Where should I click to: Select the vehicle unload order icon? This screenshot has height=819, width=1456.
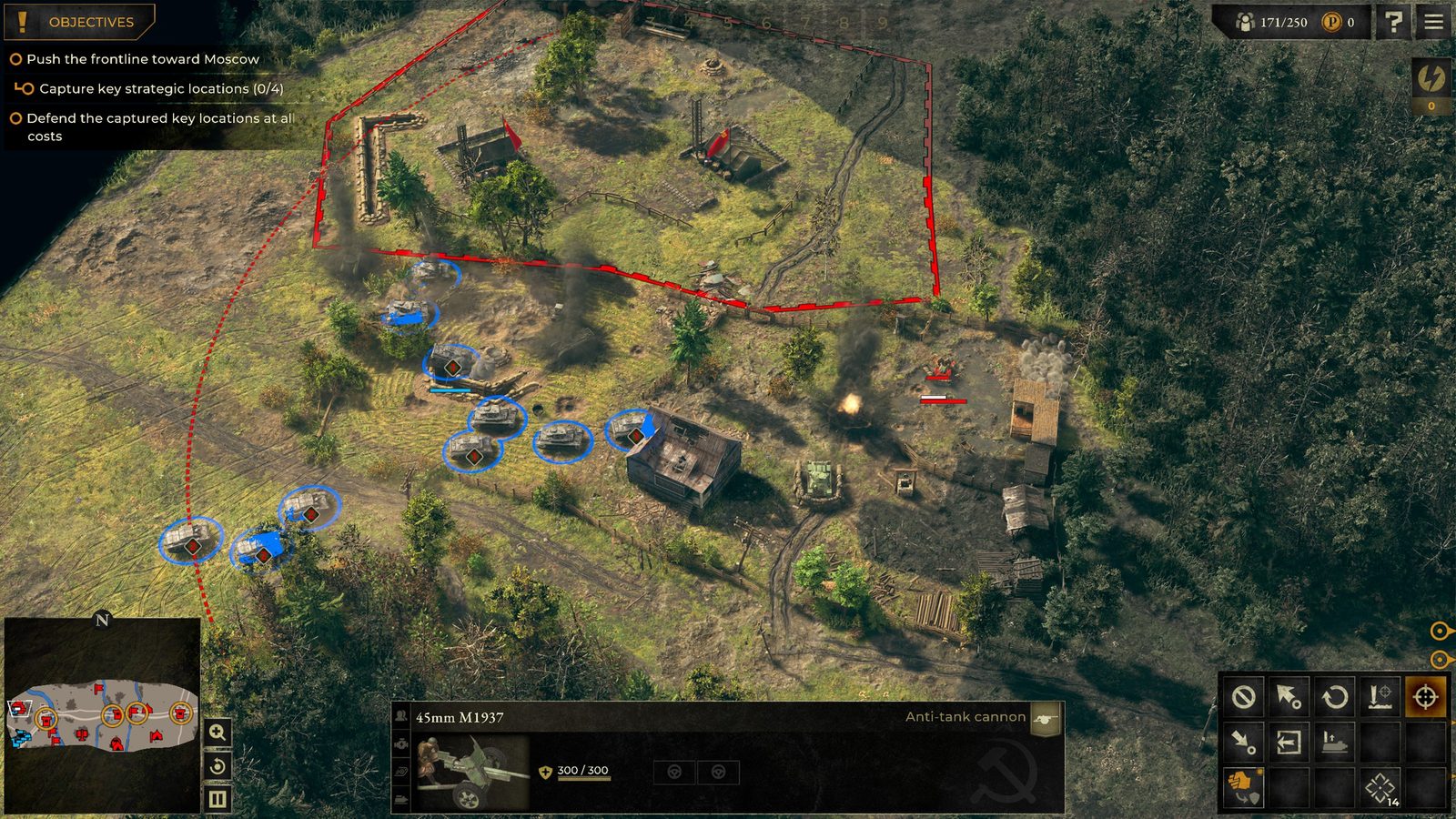[1335, 743]
